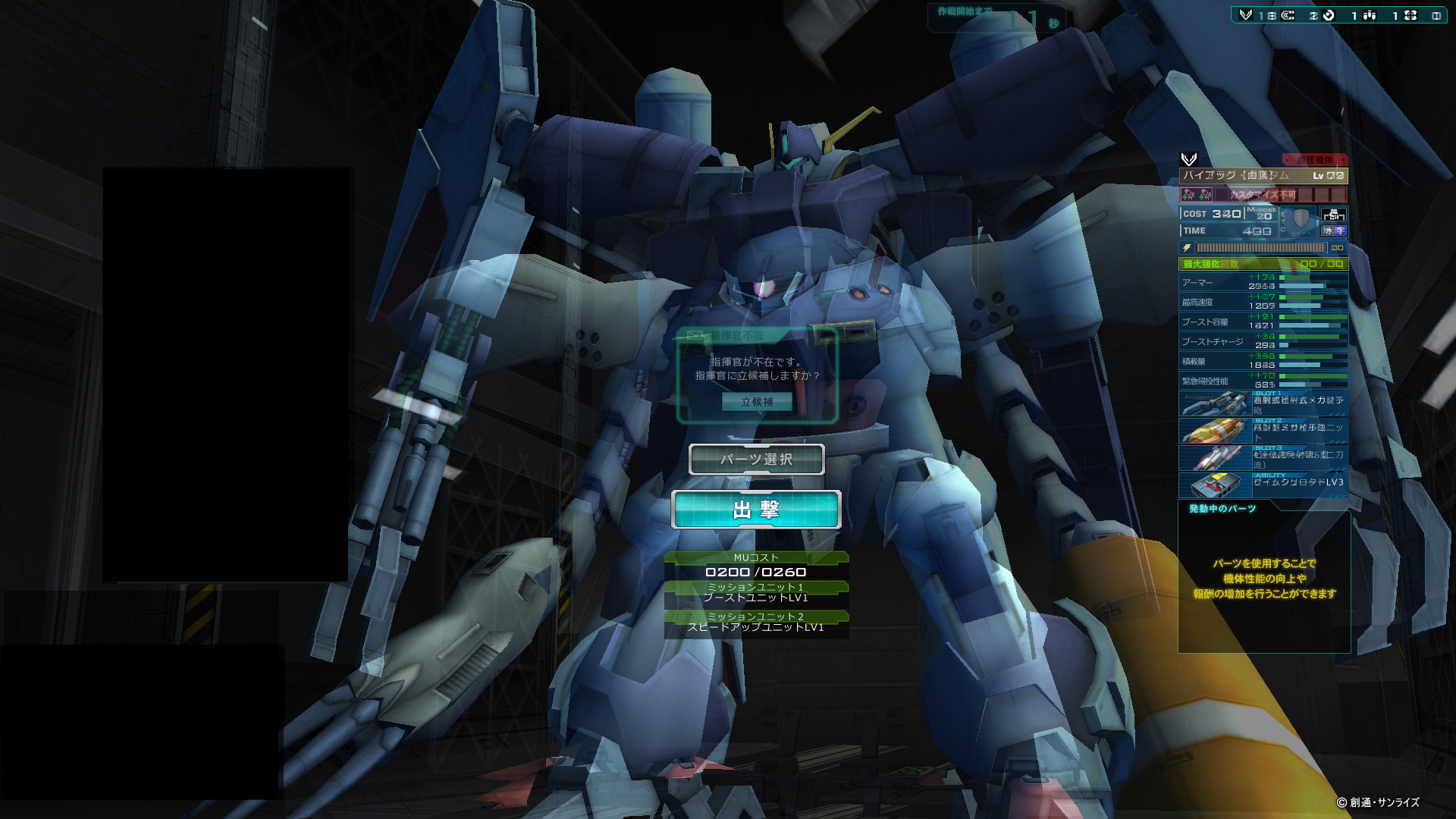1456x819 pixels.
Task: Volunteer as commander with 立候補
Action: [x=757, y=402]
